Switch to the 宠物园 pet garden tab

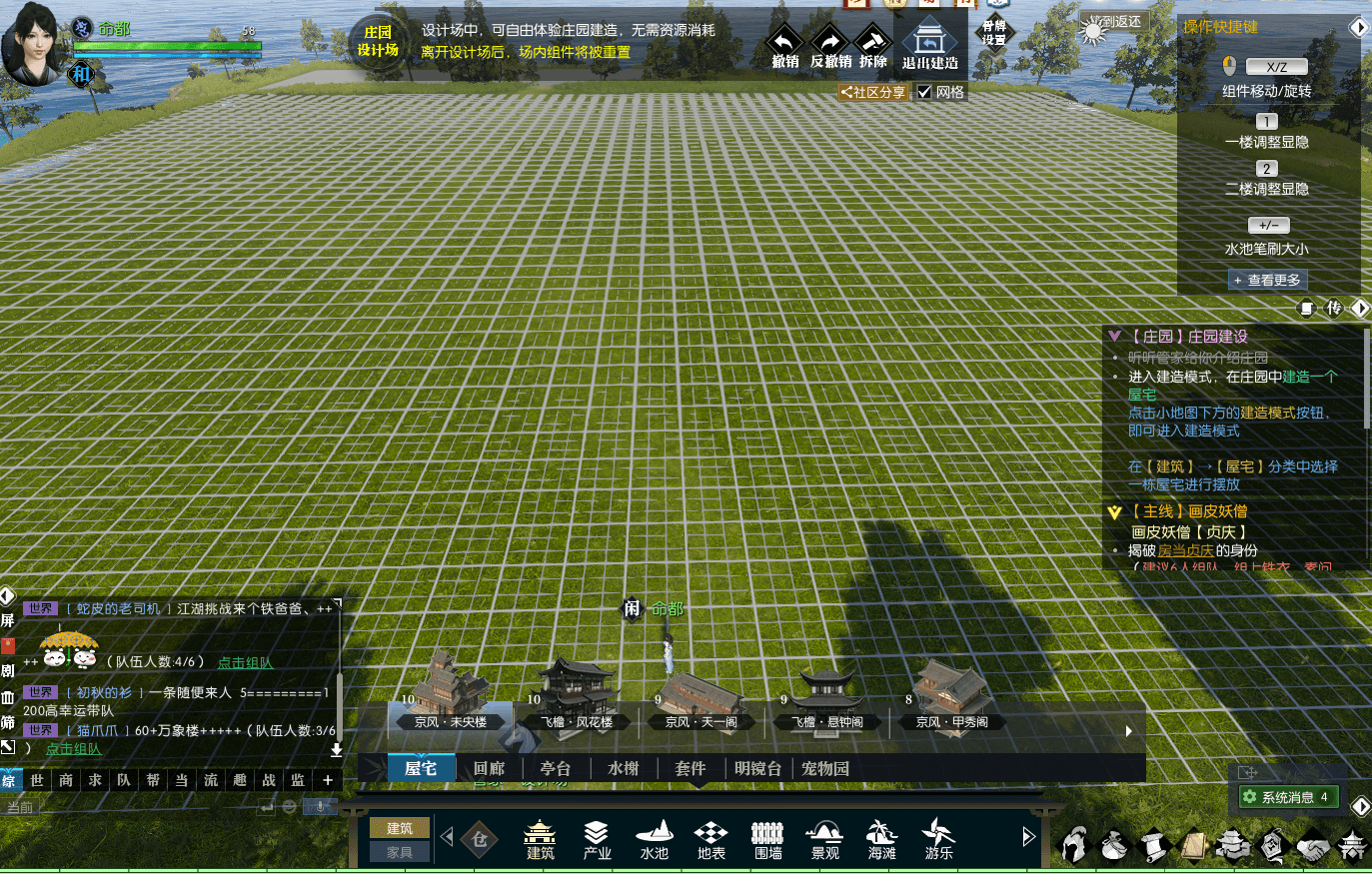coord(824,768)
